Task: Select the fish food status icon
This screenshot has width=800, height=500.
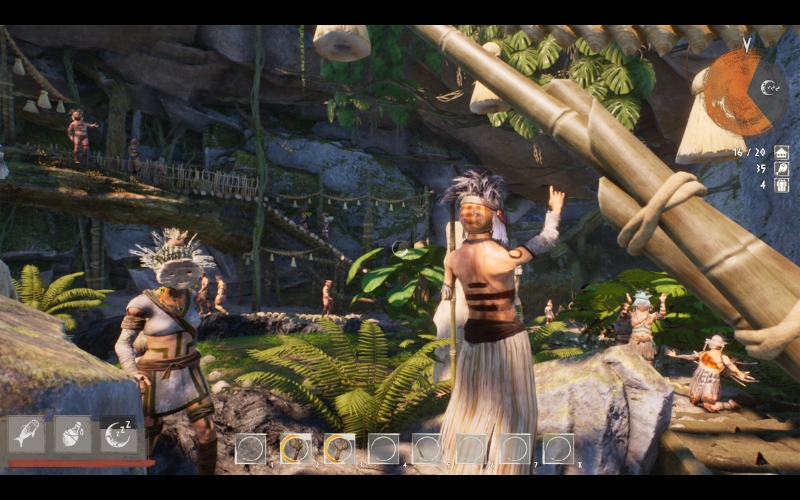Action: click(x=26, y=434)
